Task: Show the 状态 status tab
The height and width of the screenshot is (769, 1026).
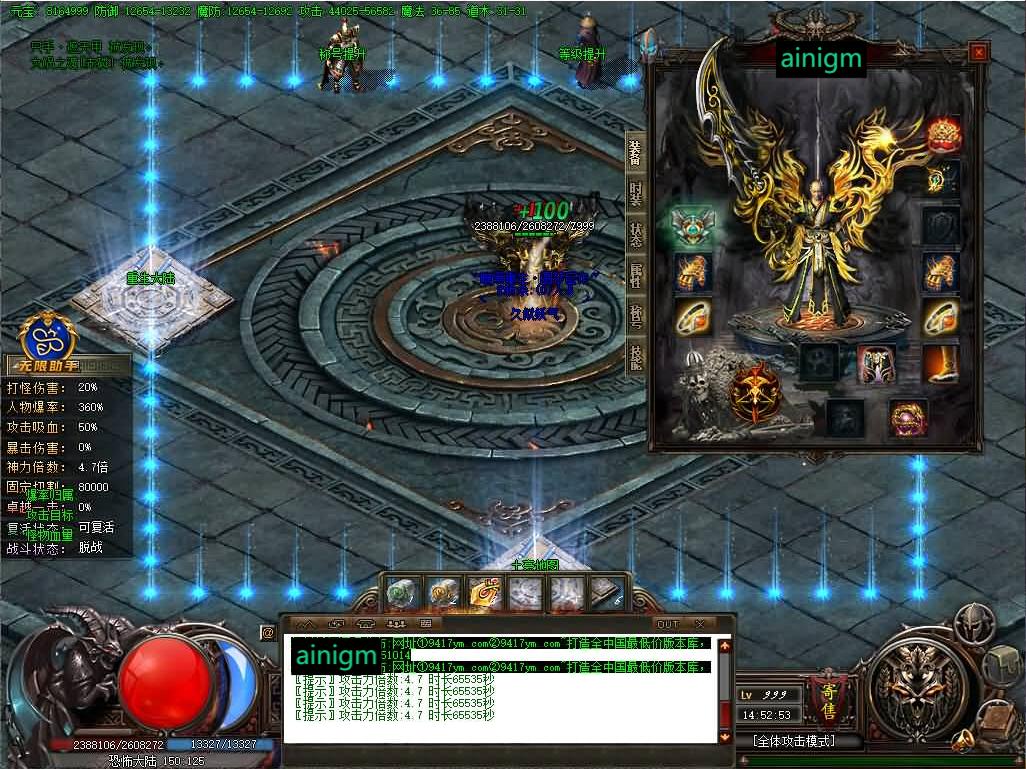Action: [636, 234]
